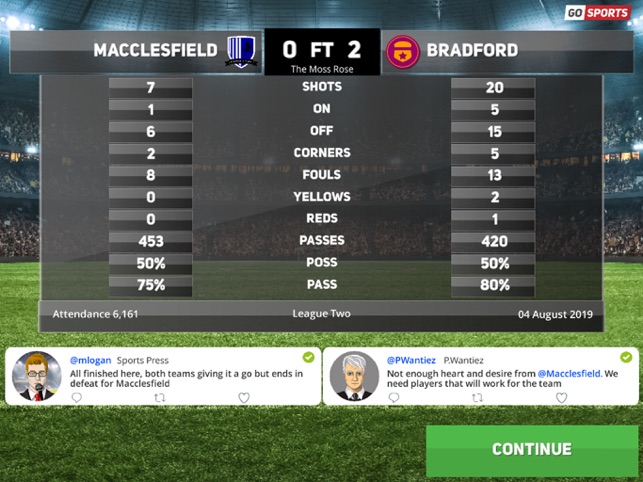Tap the Bradford club crest
643x482 pixels.
click(x=403, y=50)
